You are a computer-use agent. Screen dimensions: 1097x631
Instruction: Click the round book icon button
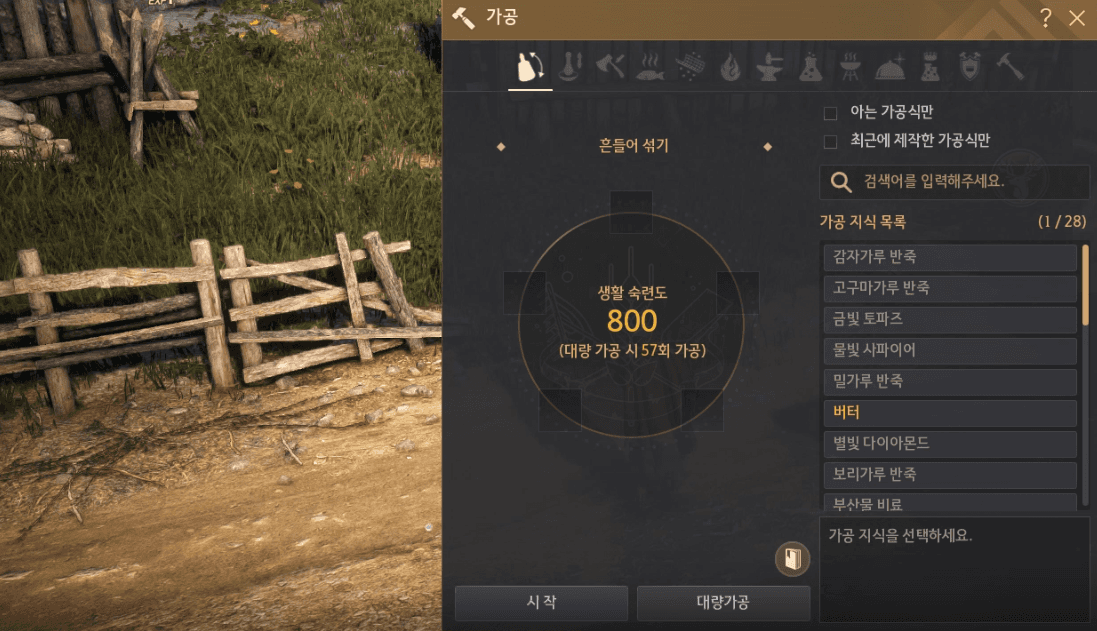[792, 559]
